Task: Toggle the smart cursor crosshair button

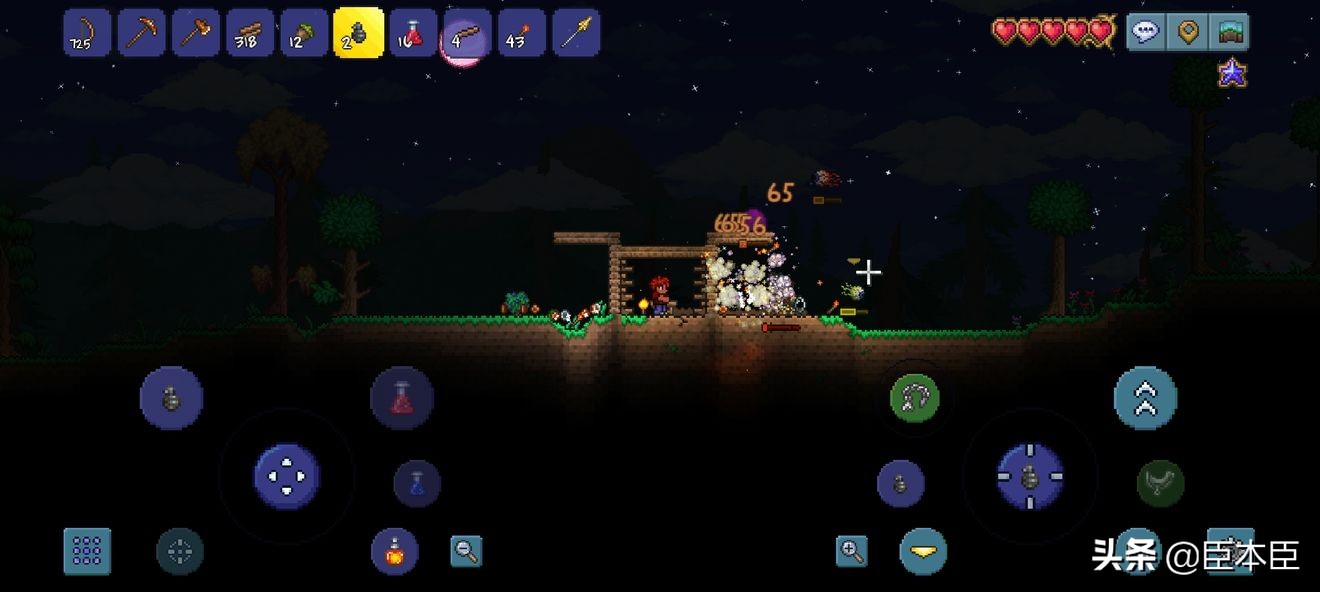Action: point(180,551)
